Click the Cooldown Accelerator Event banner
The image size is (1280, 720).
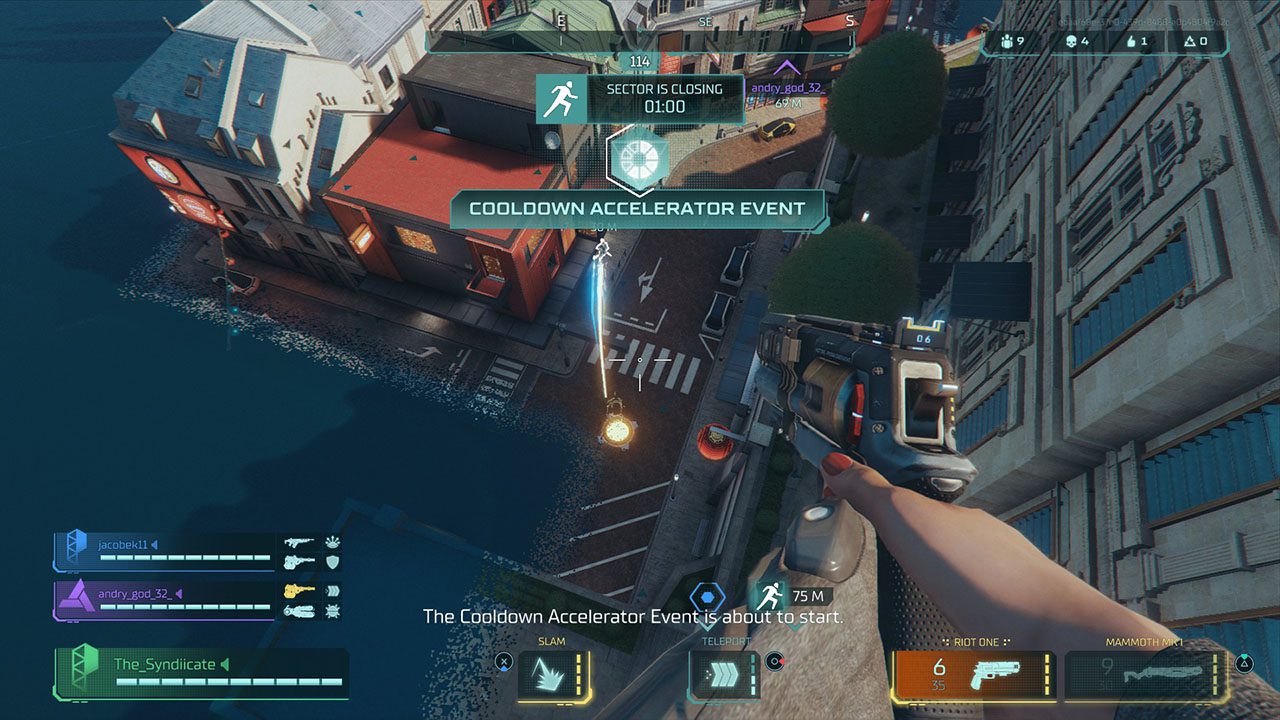coord(637,209)
